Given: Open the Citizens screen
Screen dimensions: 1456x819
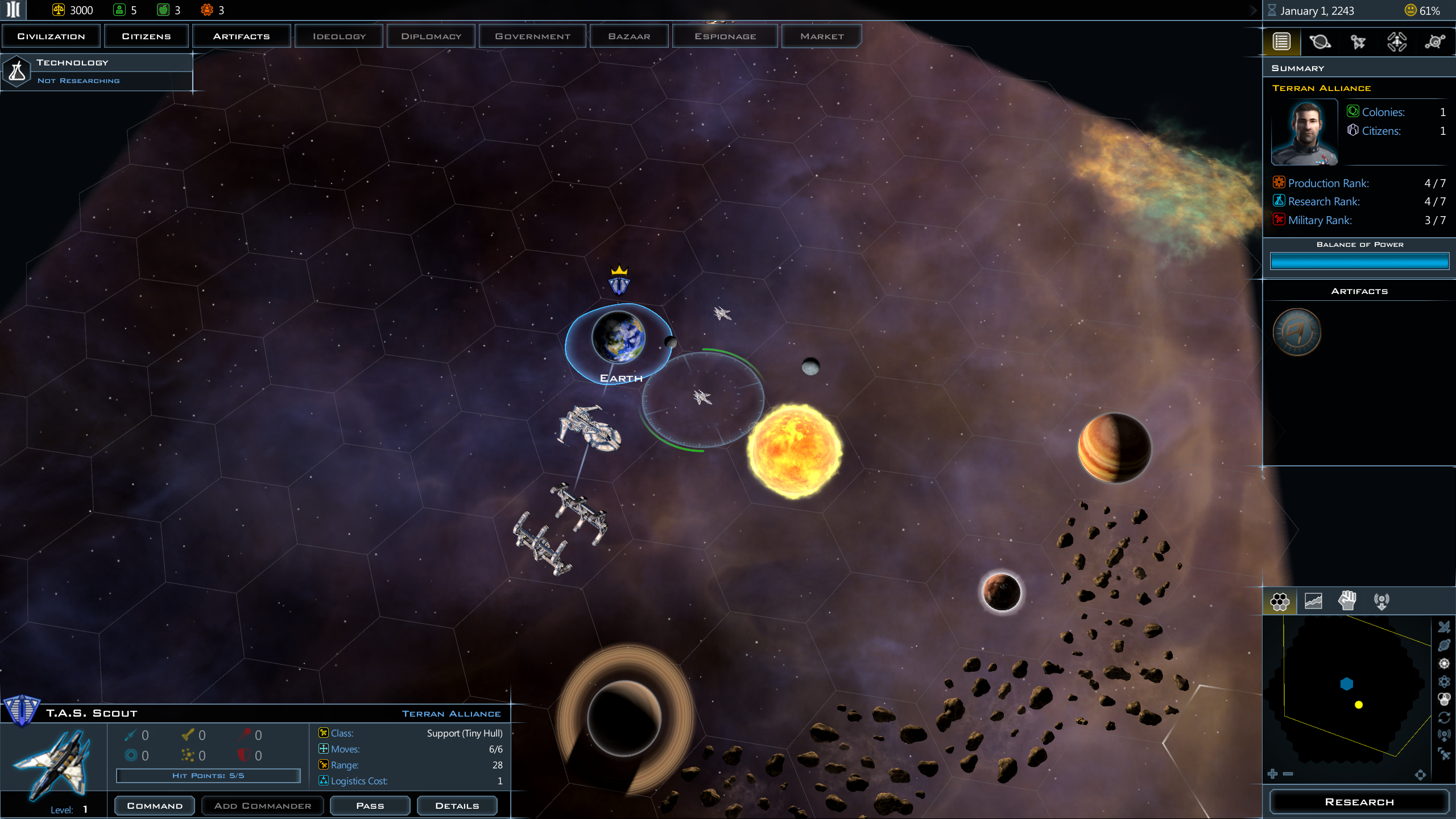Looking at the screenshot, I should pos(146,36).
